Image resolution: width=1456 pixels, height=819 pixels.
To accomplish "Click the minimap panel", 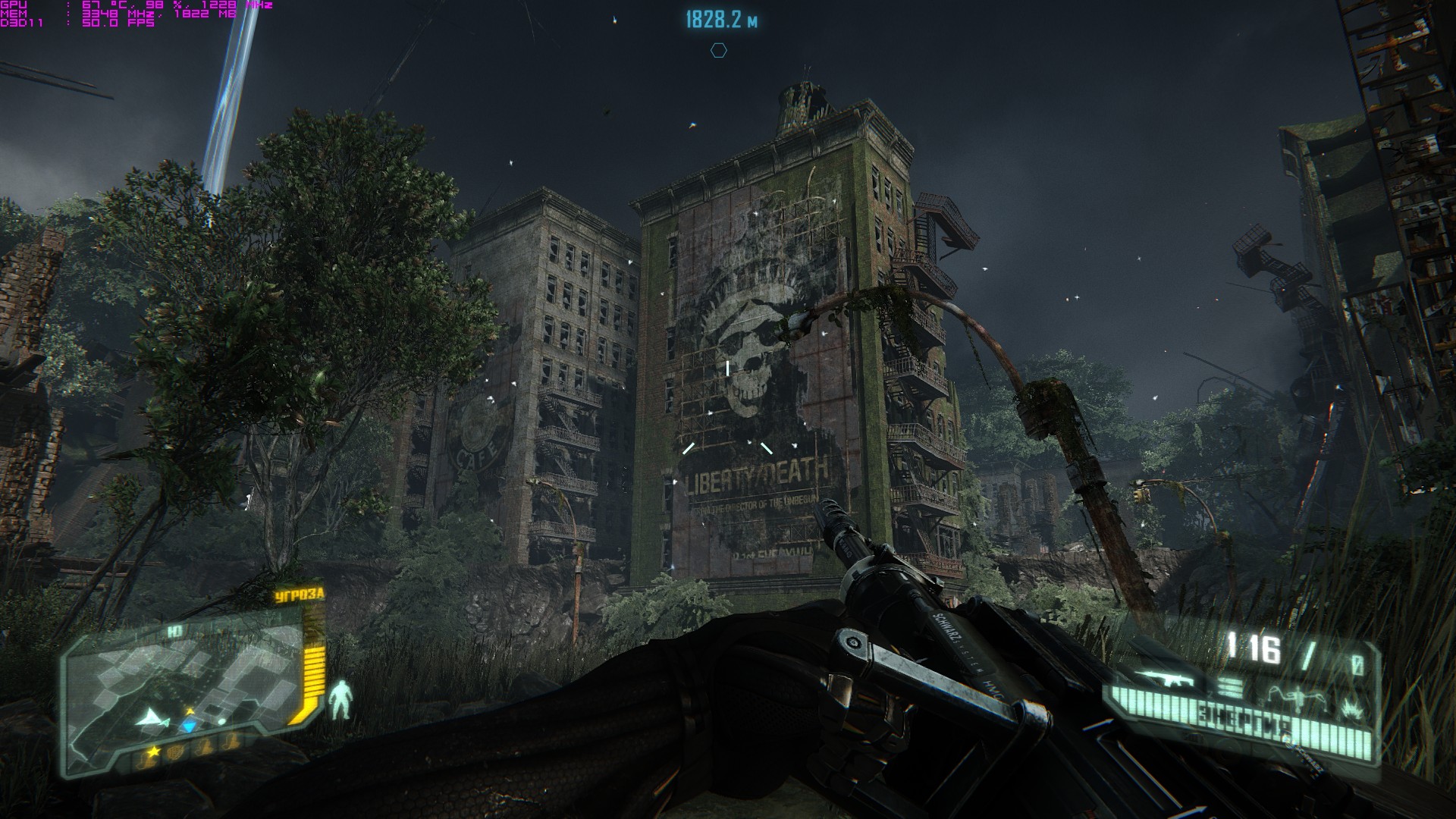I will tap(182, 681).
